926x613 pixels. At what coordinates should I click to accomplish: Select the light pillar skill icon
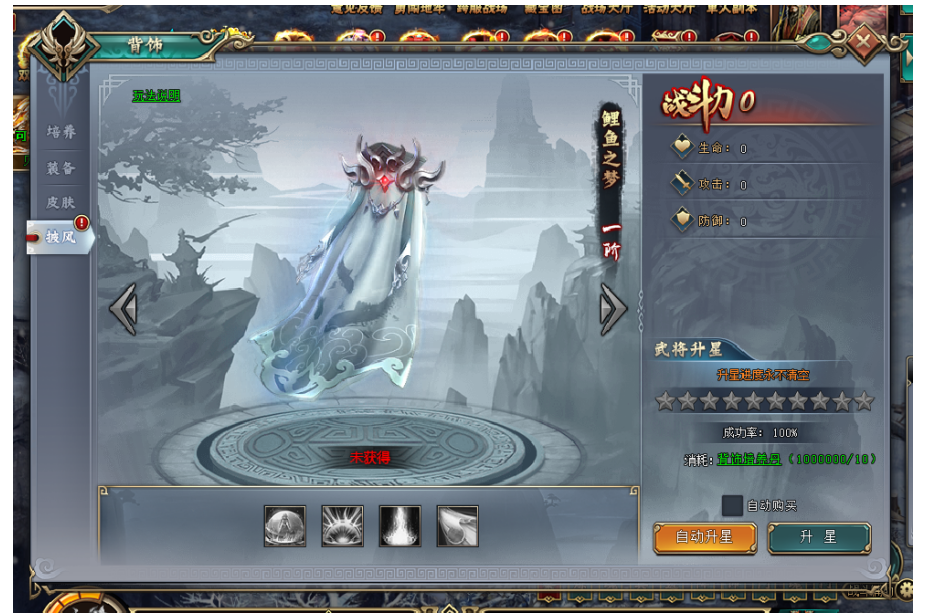tap(400, 526)
